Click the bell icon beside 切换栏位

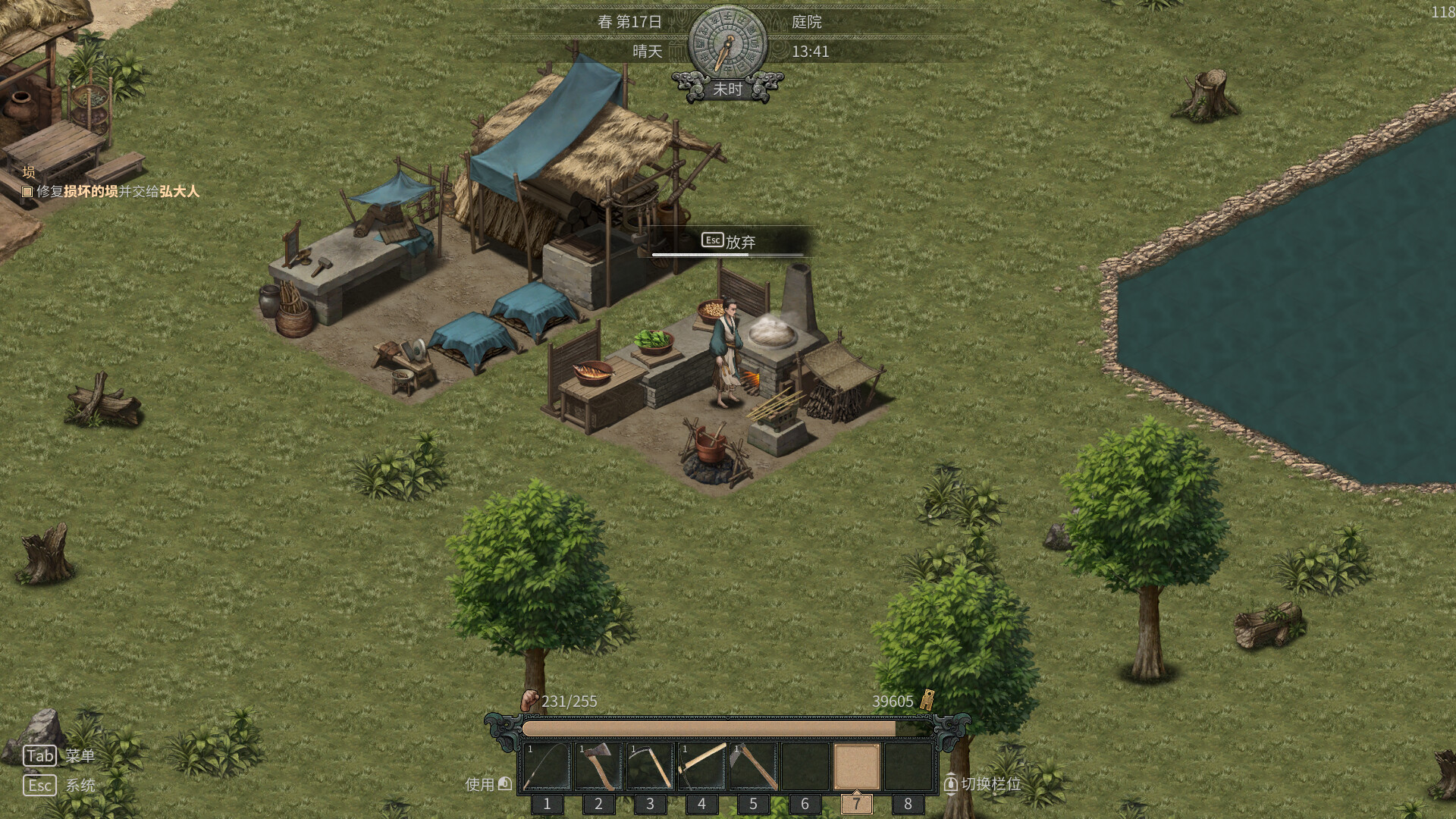click(951, 785)
